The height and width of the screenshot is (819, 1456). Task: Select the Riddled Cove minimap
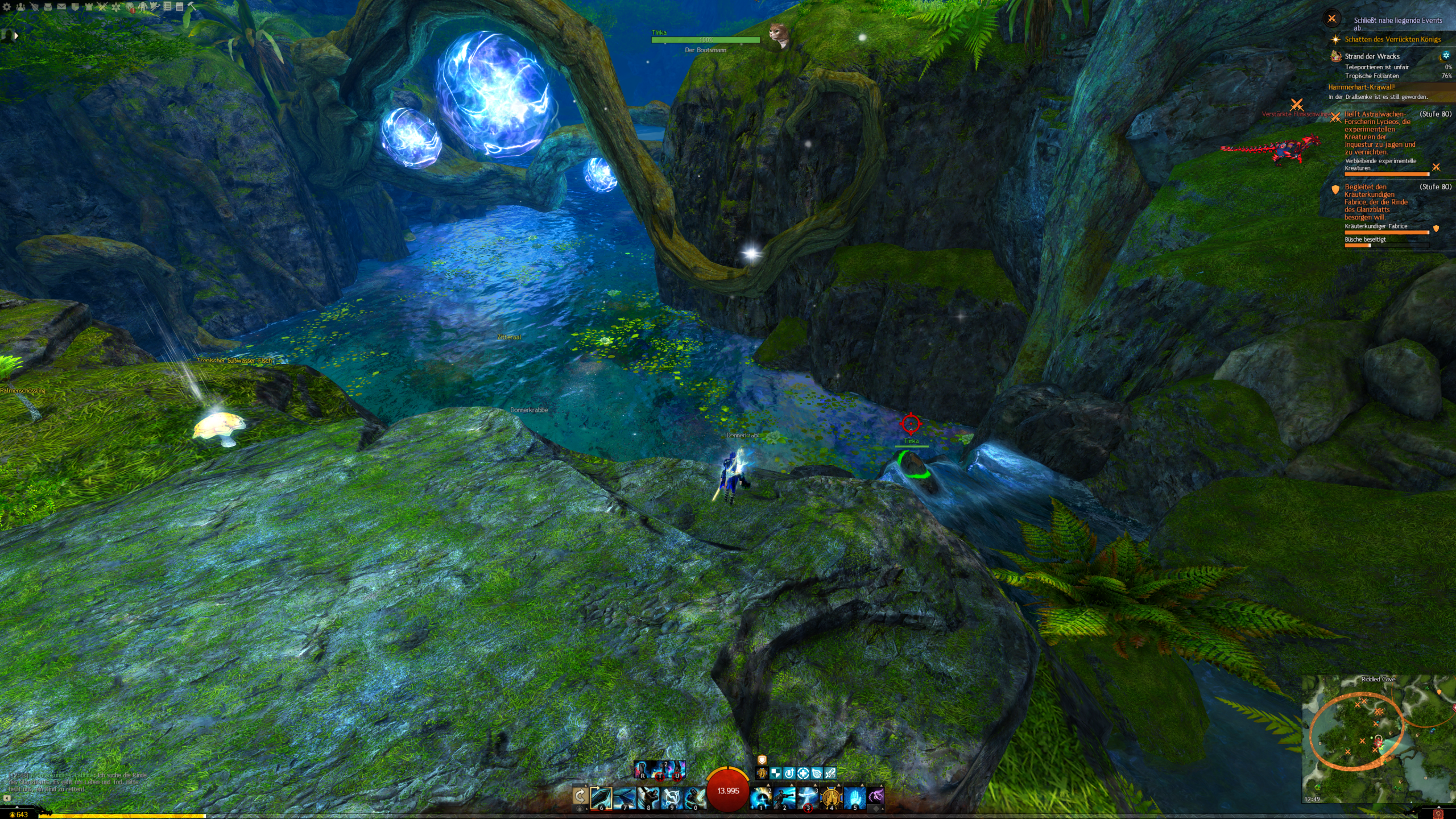coord(1376,739)
